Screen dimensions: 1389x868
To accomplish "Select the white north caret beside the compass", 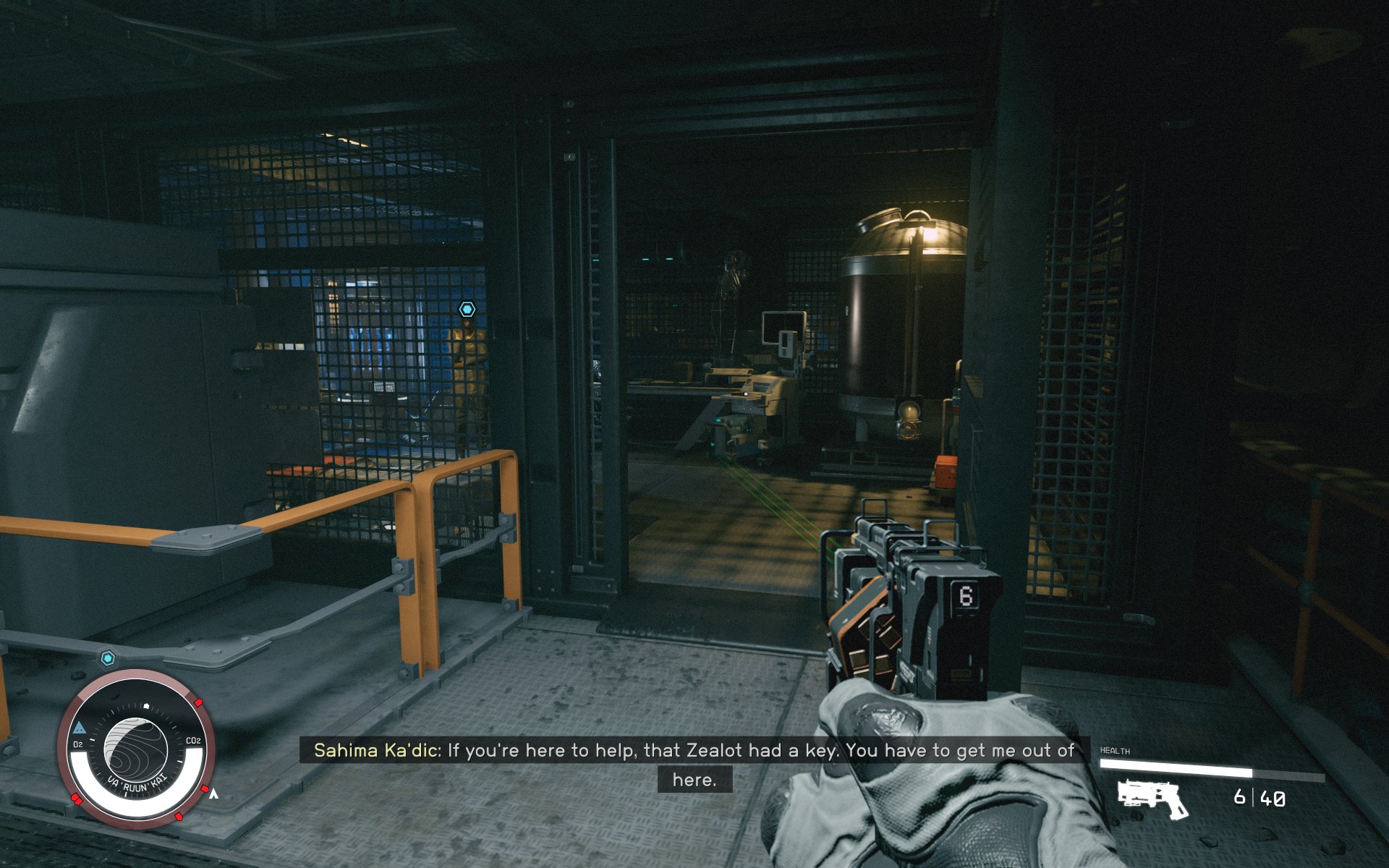I will pos(214,793).
